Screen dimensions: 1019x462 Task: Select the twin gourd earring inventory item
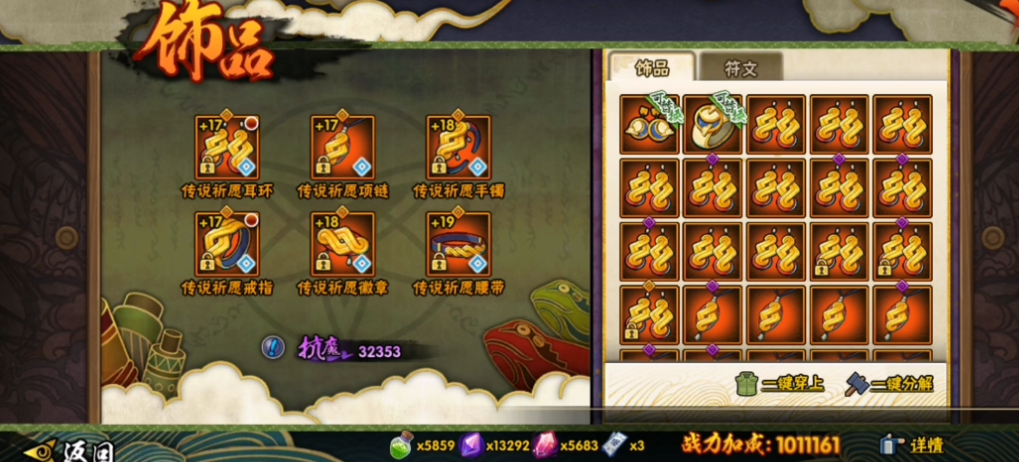point(649,124)
